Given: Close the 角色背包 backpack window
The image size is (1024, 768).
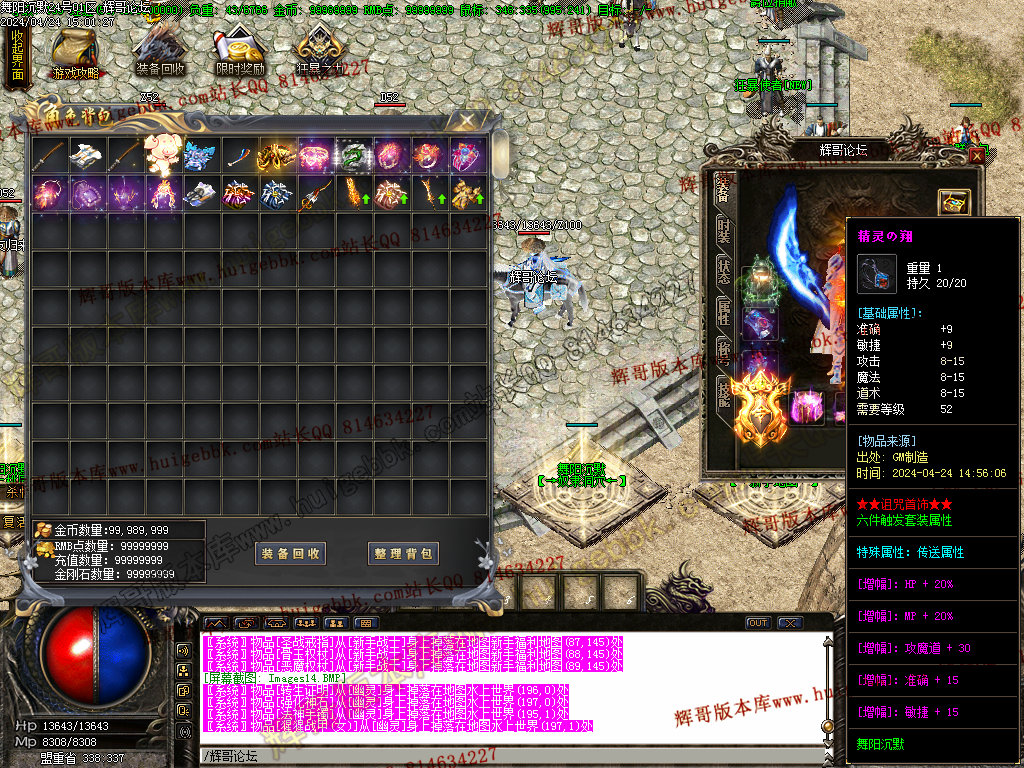Looking at the screenshot, I should tap(466, 121).
